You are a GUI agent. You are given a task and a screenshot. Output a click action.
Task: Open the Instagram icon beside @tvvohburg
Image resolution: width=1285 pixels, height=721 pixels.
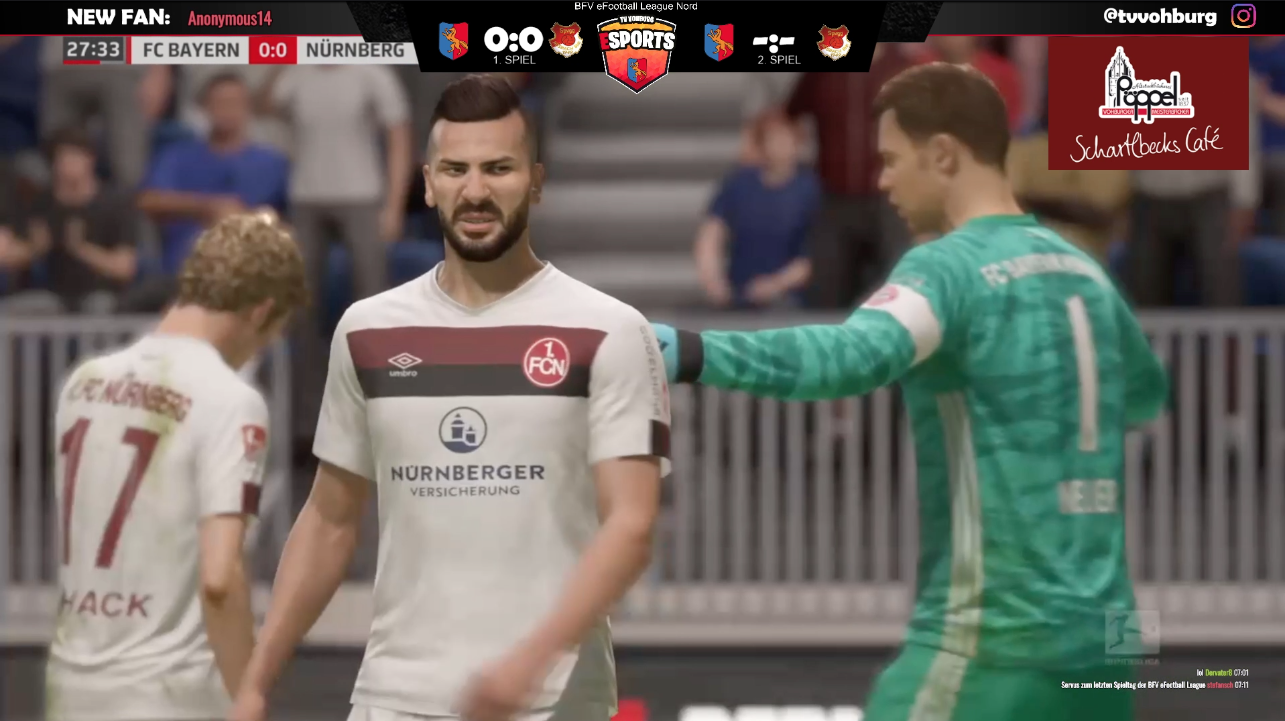pyautogui.click(x=1243, y=16)
